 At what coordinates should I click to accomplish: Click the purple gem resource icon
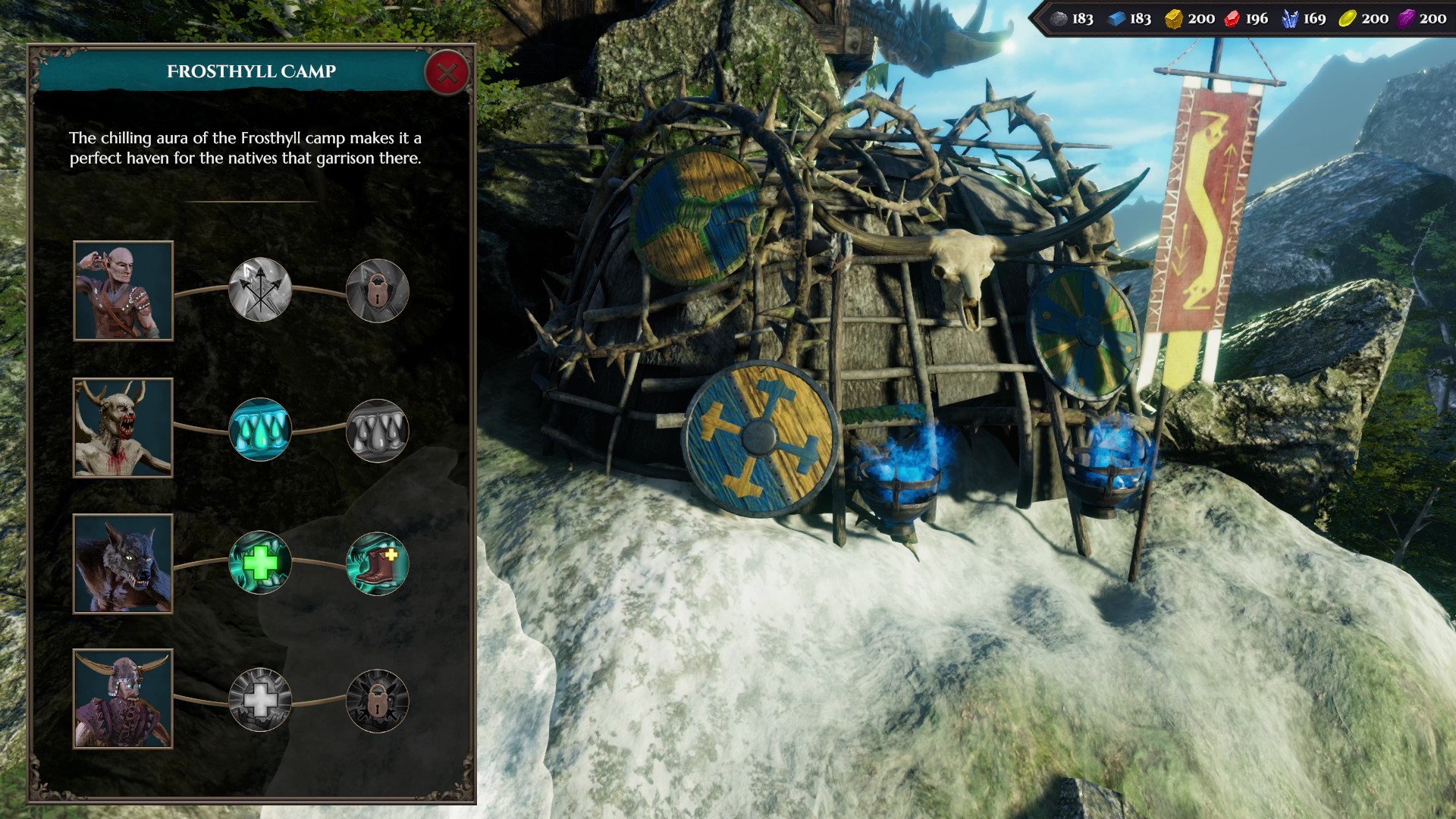pyautogui.click(x=1407, y=18)
